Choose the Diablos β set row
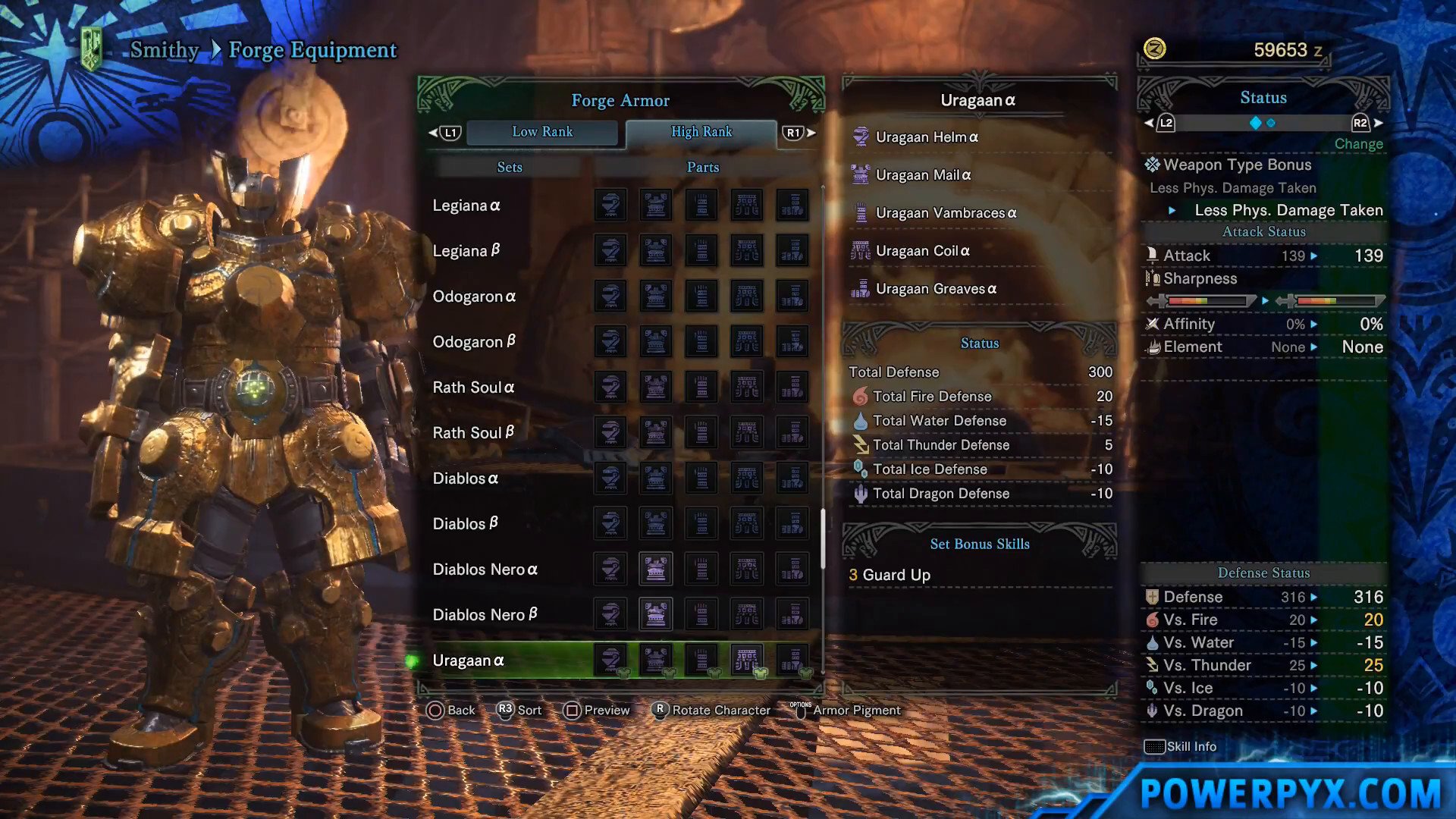The width and height of the screenshot is (1456, 819). pyautogui.click(x=466, y=524)
